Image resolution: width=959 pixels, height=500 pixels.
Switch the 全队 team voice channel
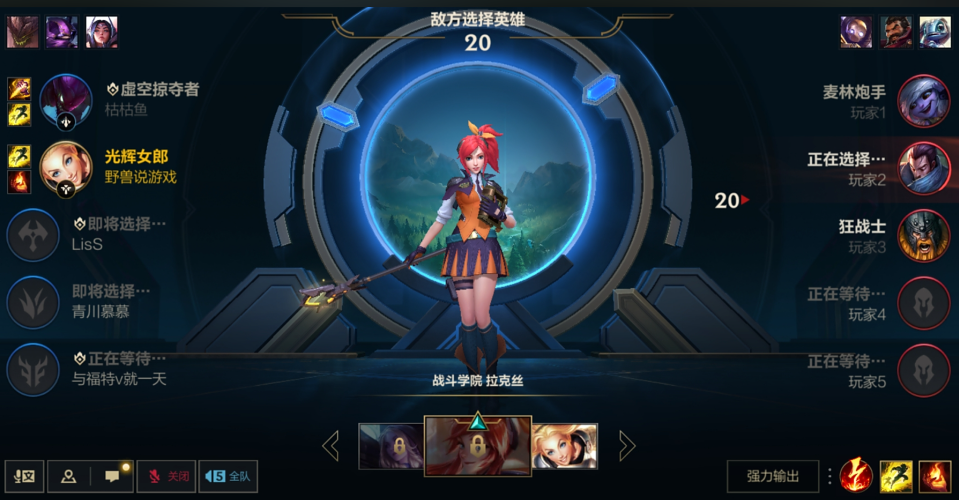(228, 477)
